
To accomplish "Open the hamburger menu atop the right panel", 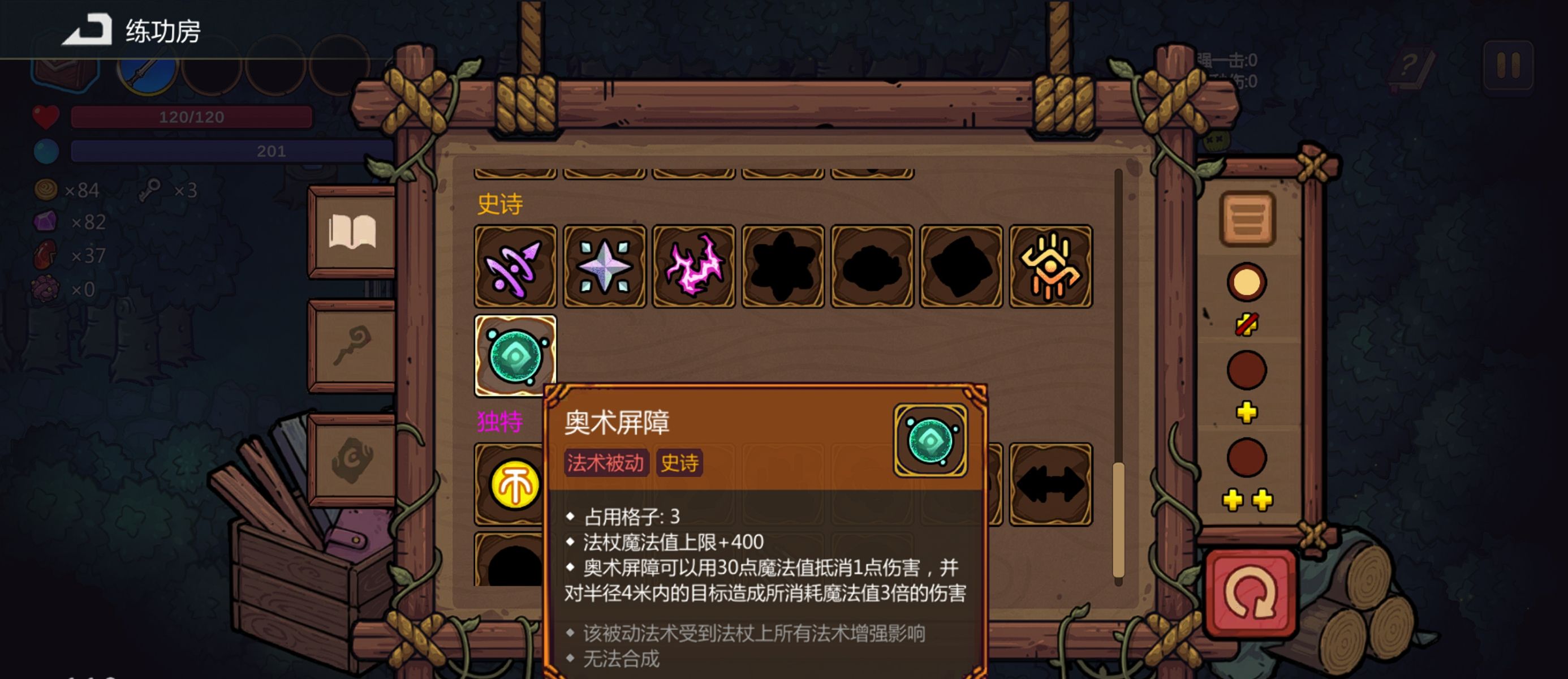I will (1248, 219).
